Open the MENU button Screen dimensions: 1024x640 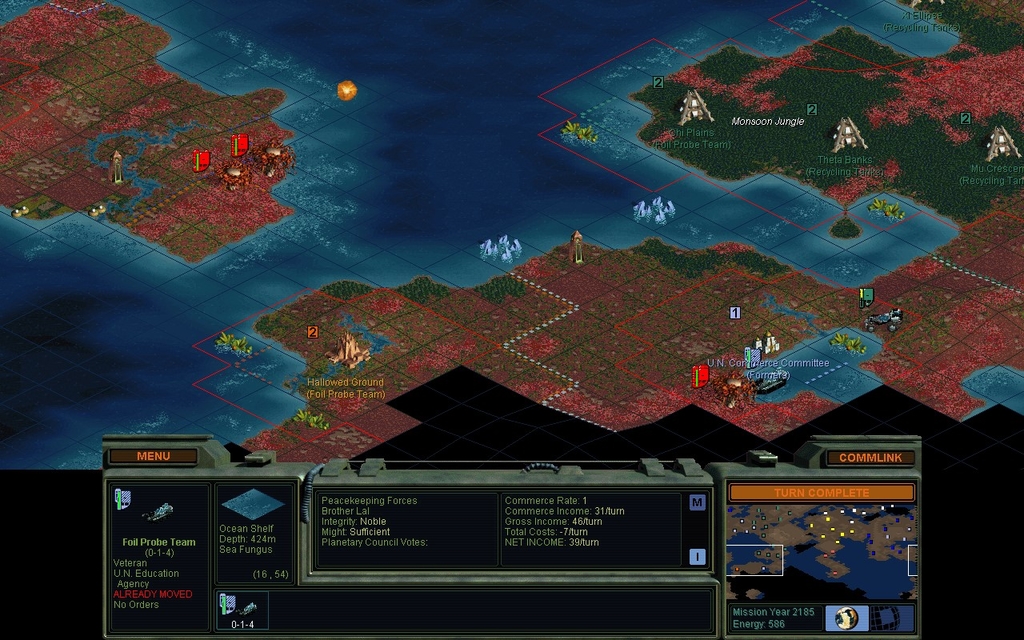153,456
